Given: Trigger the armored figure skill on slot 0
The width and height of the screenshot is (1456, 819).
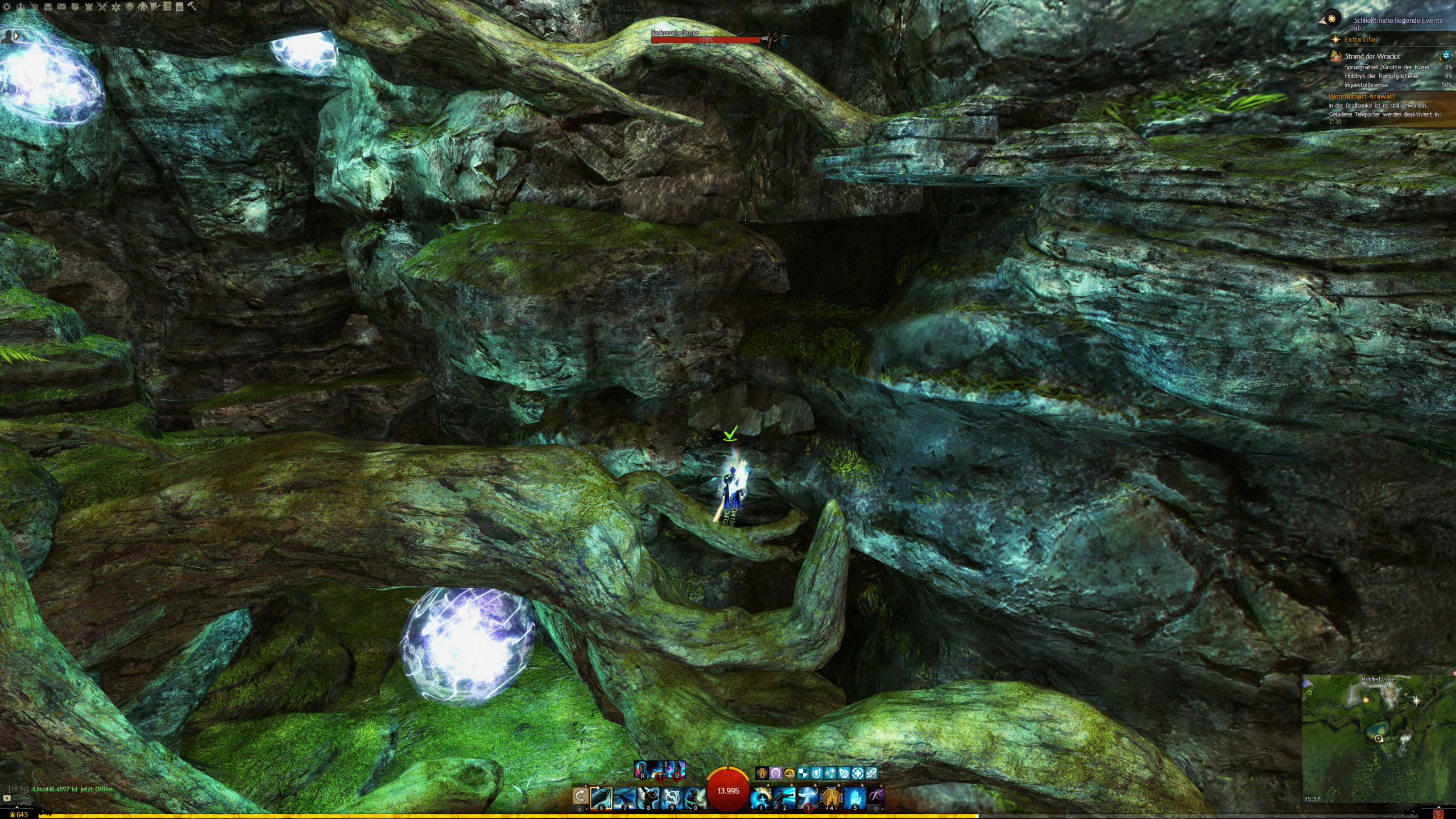Looking at the screenshot, I should click(x=694, y=797).
